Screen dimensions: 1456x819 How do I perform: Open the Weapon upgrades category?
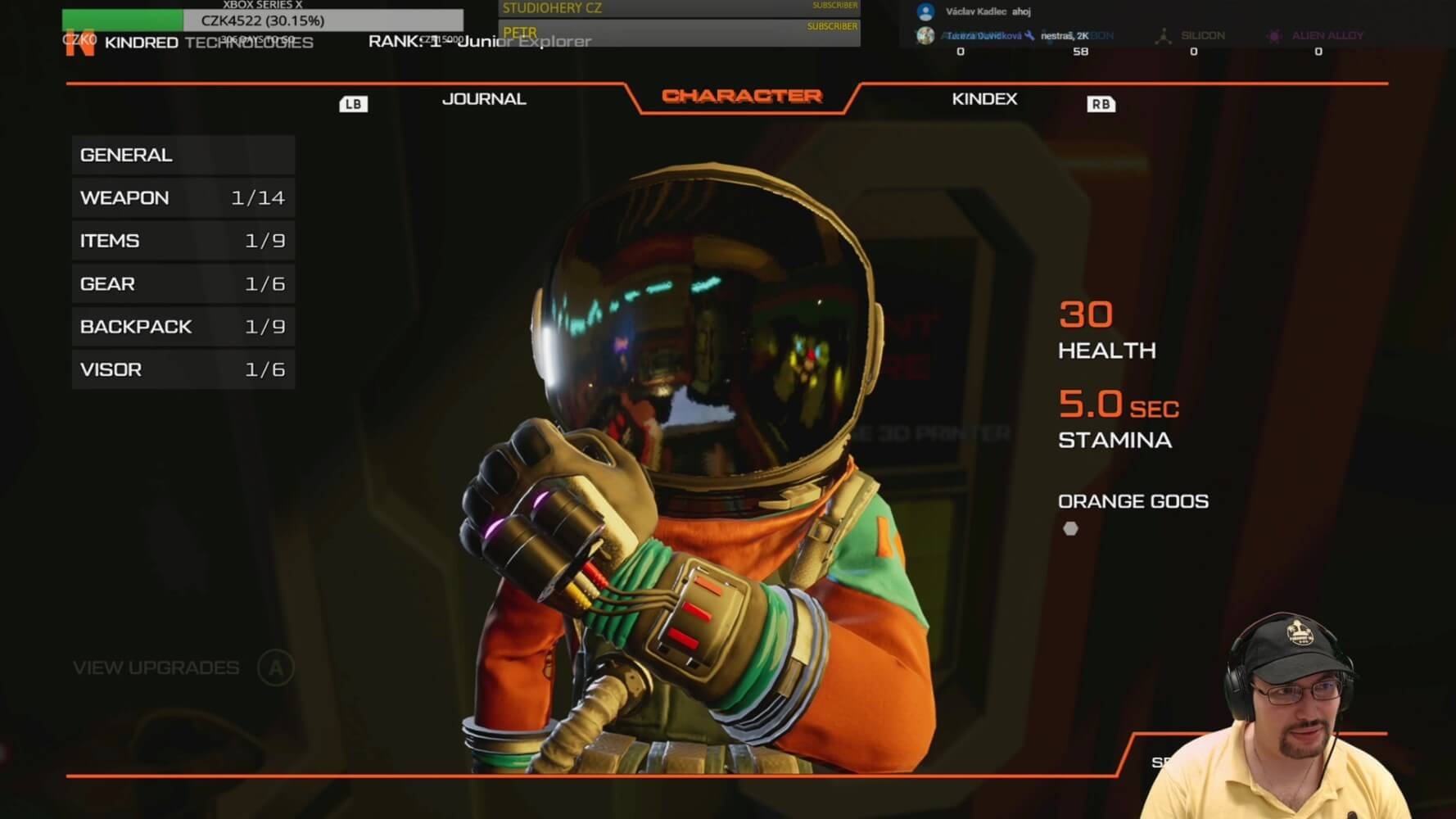click(x=183, y=198)
